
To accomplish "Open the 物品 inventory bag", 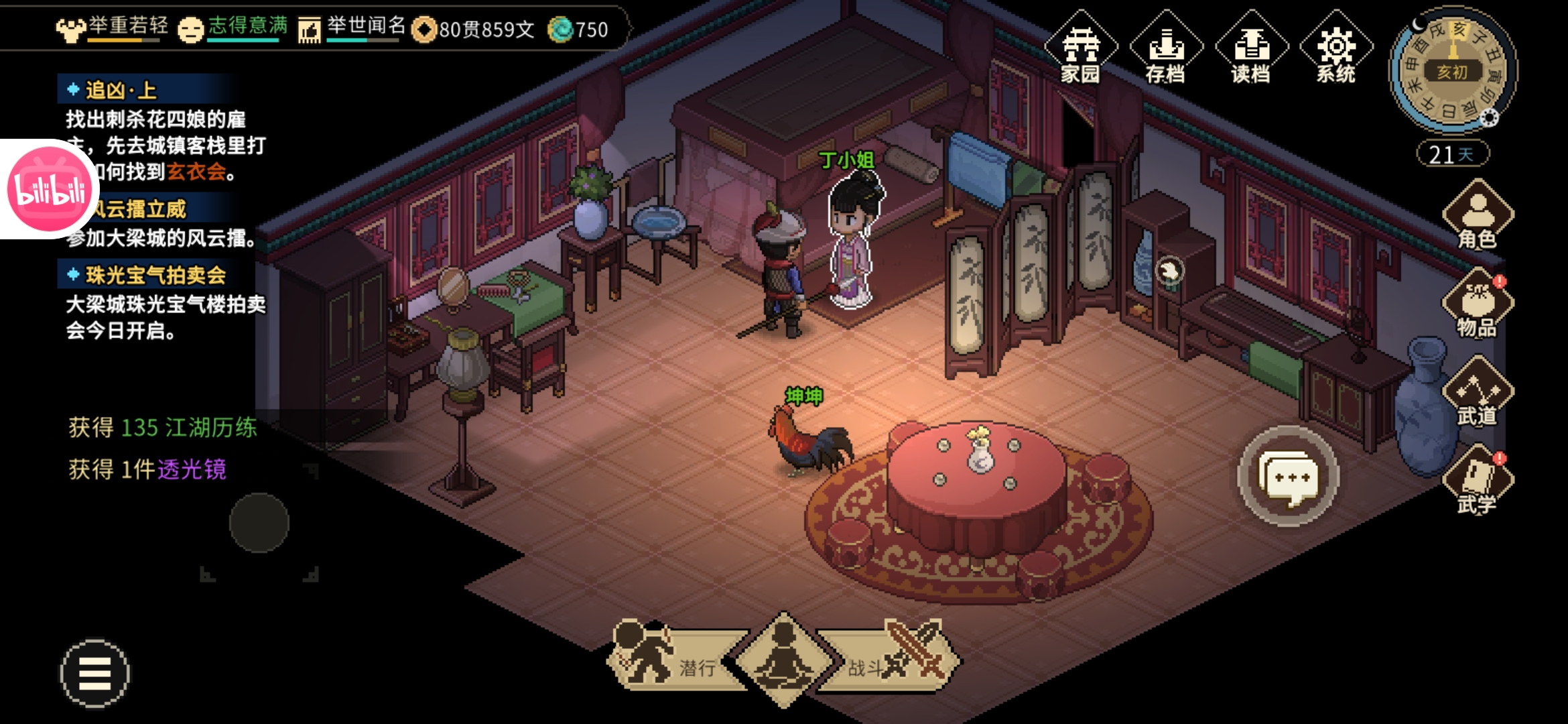I will click(1478, 304).
